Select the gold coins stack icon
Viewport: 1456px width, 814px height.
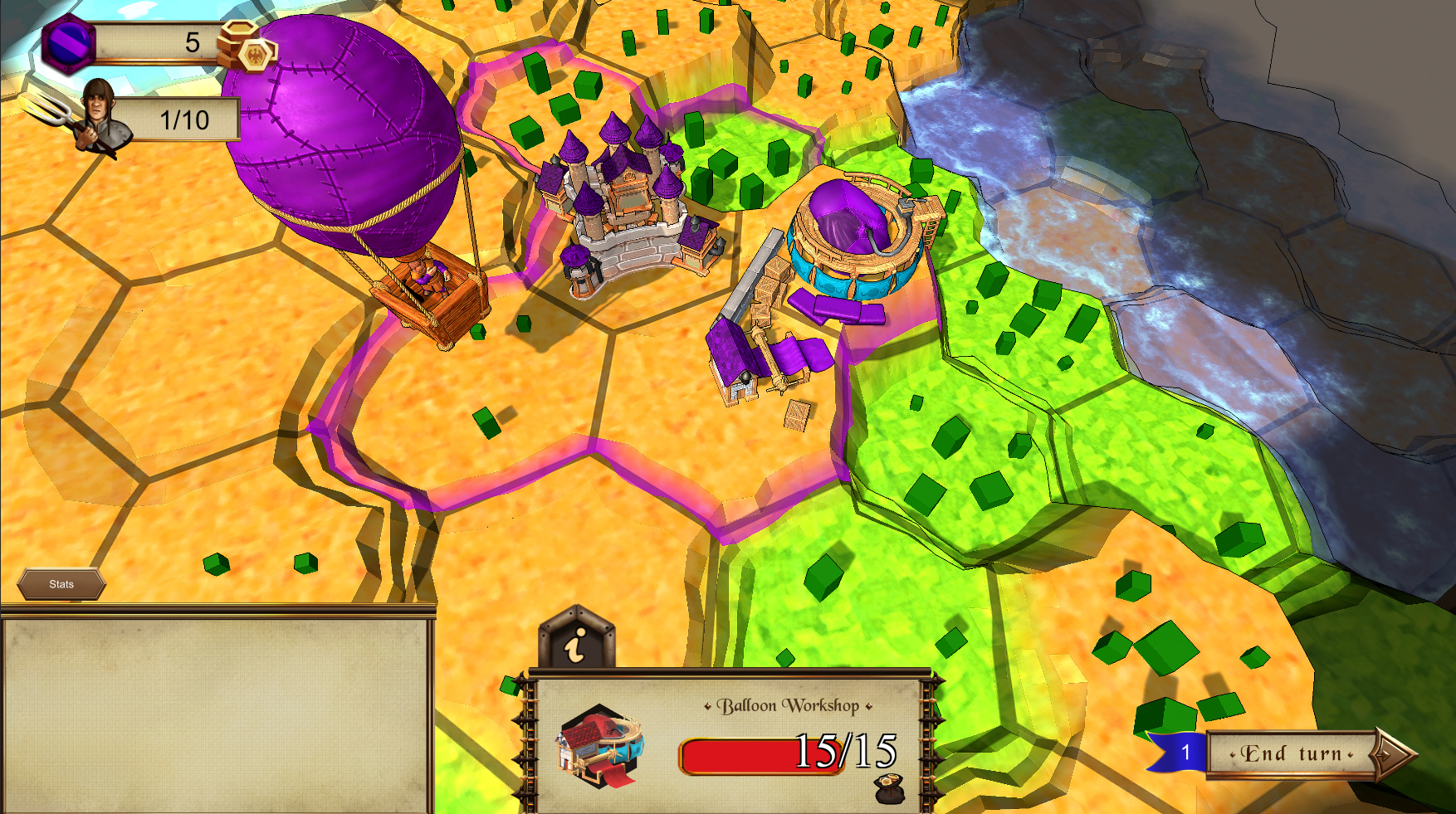pyautogui.click(x=245, y=46)
